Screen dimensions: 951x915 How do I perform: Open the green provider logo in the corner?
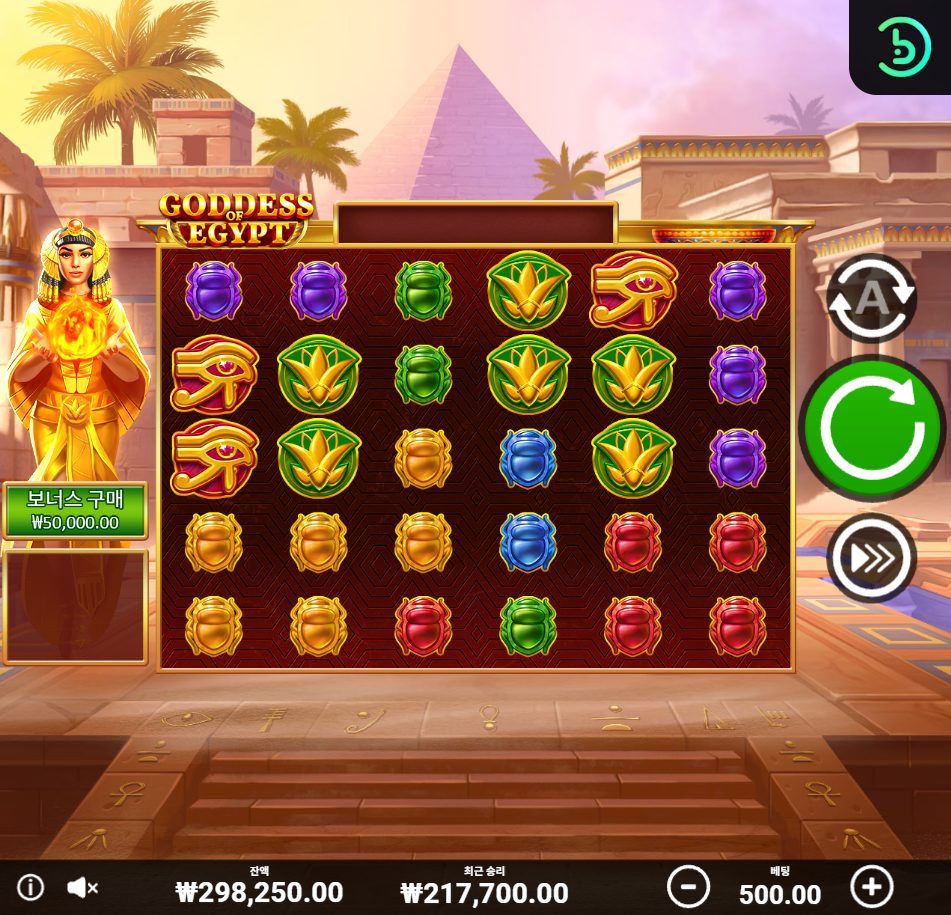click(903, 45)
